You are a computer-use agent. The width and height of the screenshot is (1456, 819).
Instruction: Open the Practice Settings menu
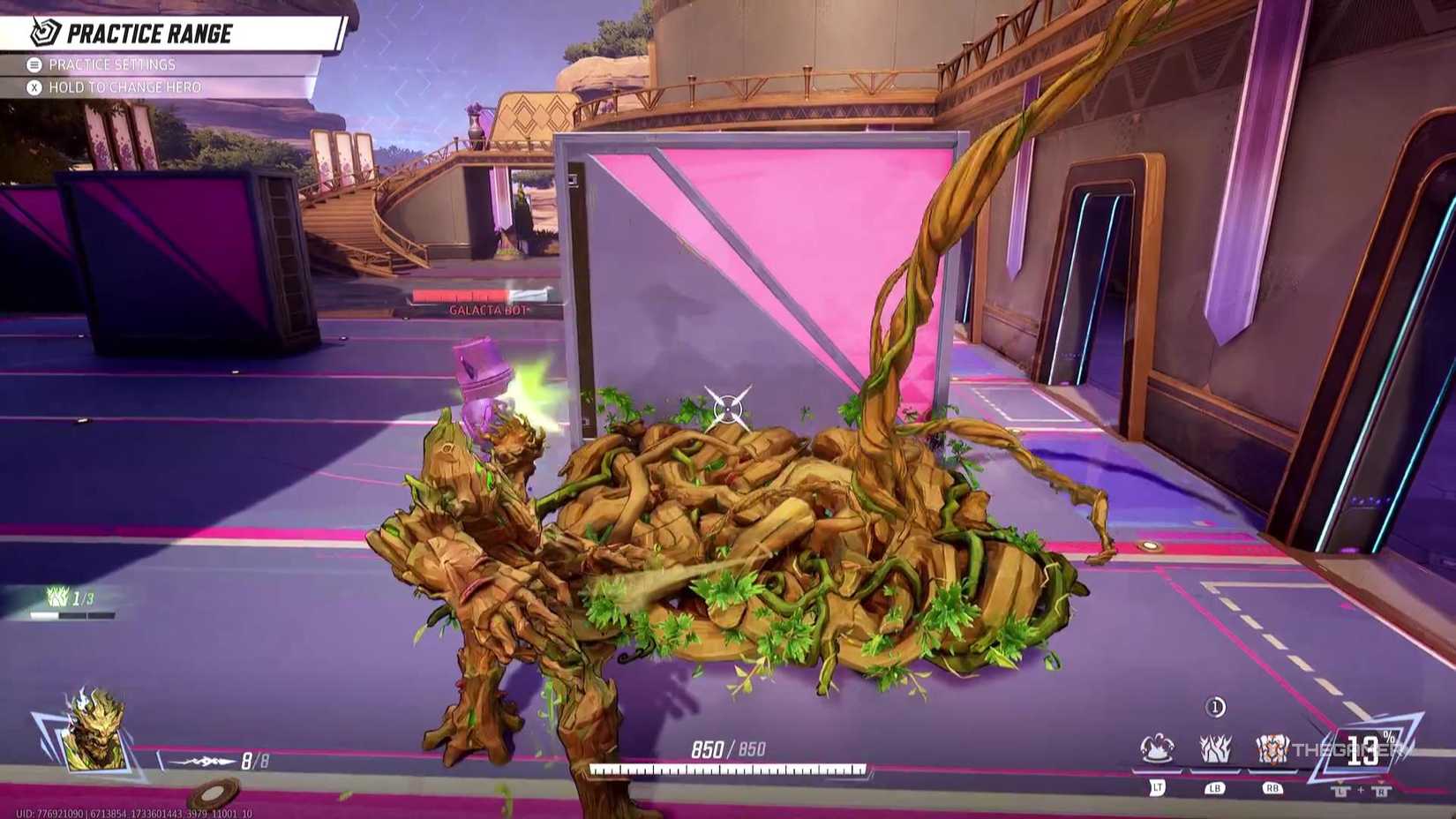[x=115, y=64]
